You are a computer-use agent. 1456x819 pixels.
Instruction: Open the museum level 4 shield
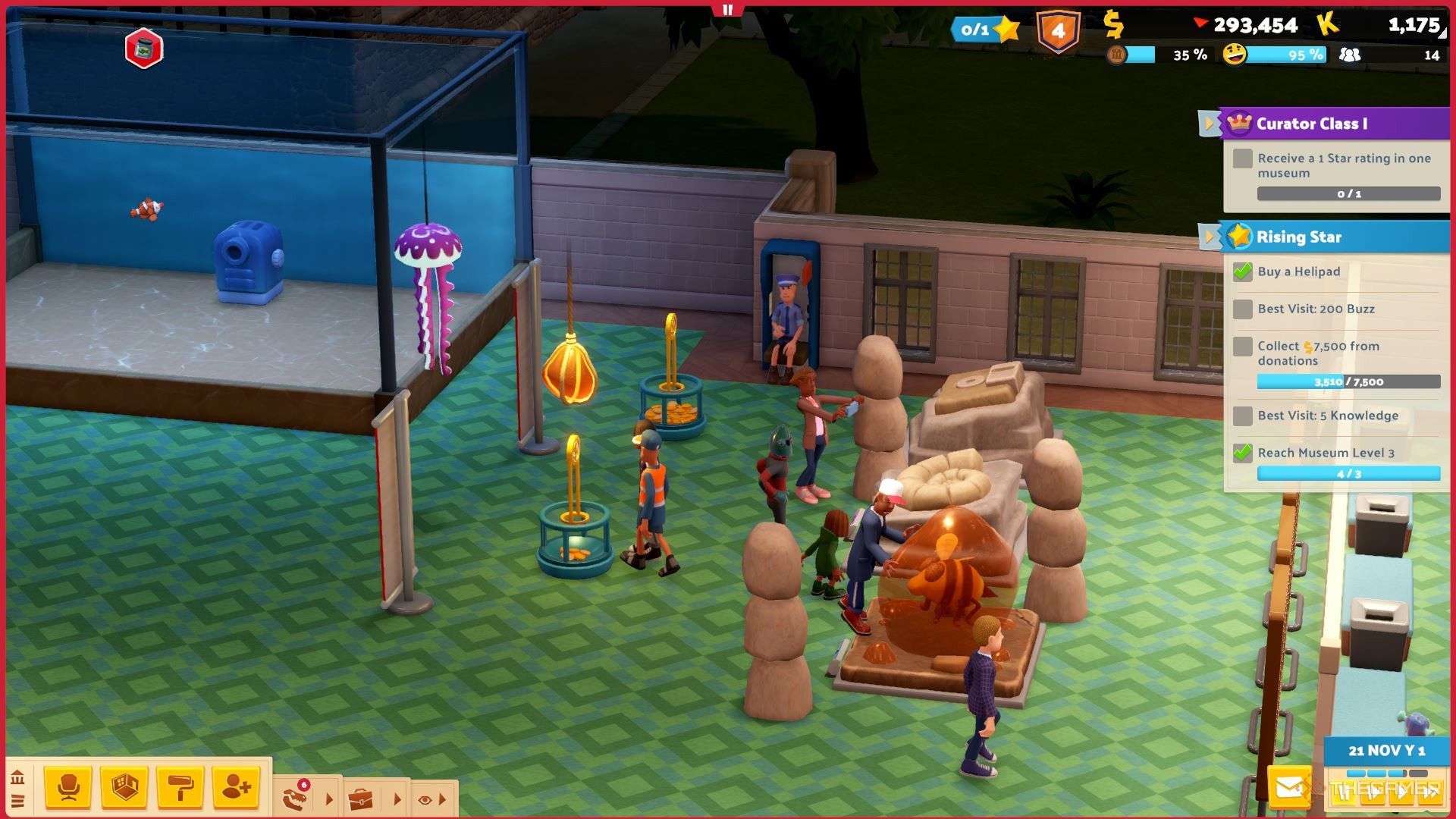(1058, 31)
